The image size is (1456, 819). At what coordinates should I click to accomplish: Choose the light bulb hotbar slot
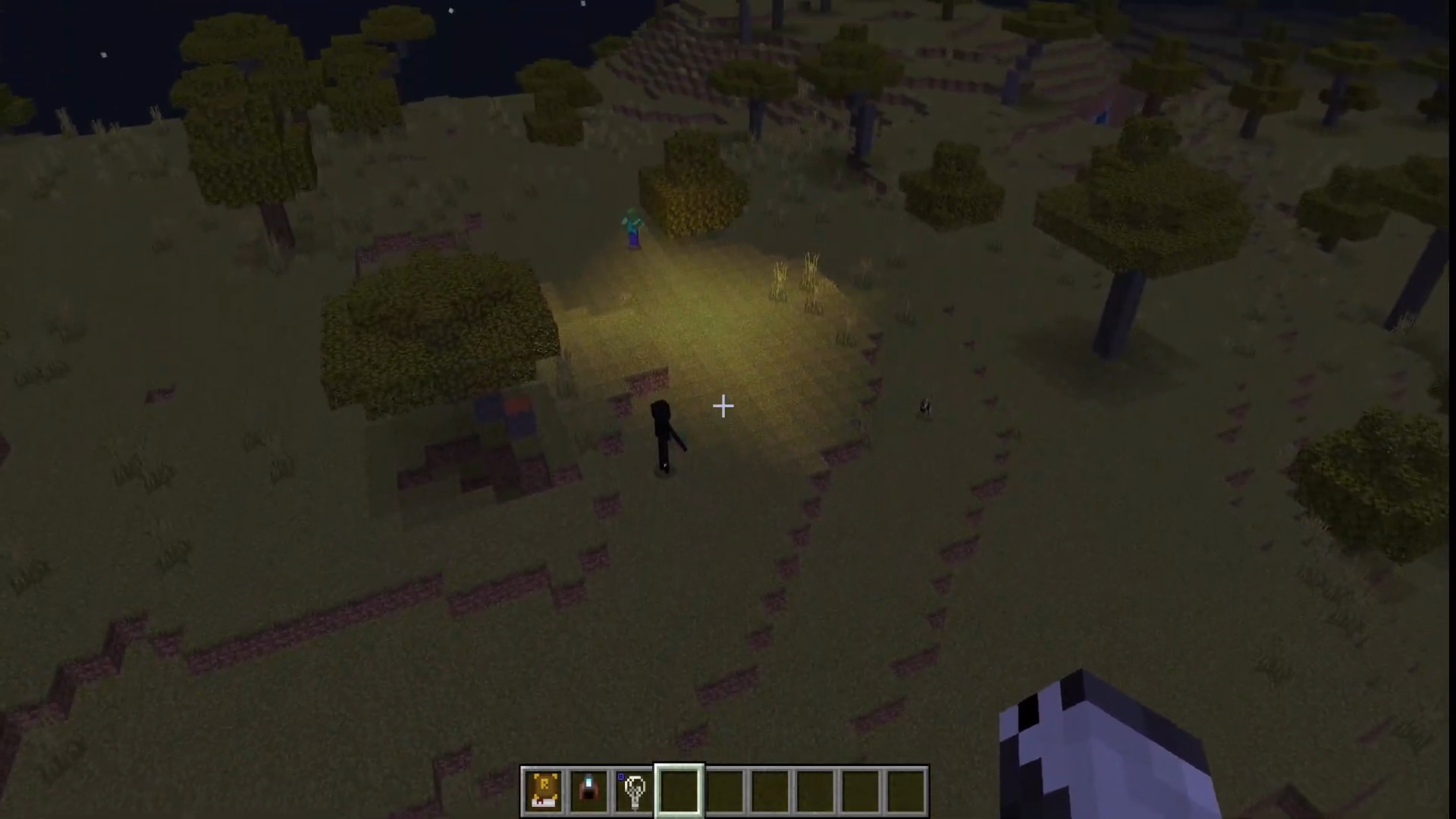634,791
